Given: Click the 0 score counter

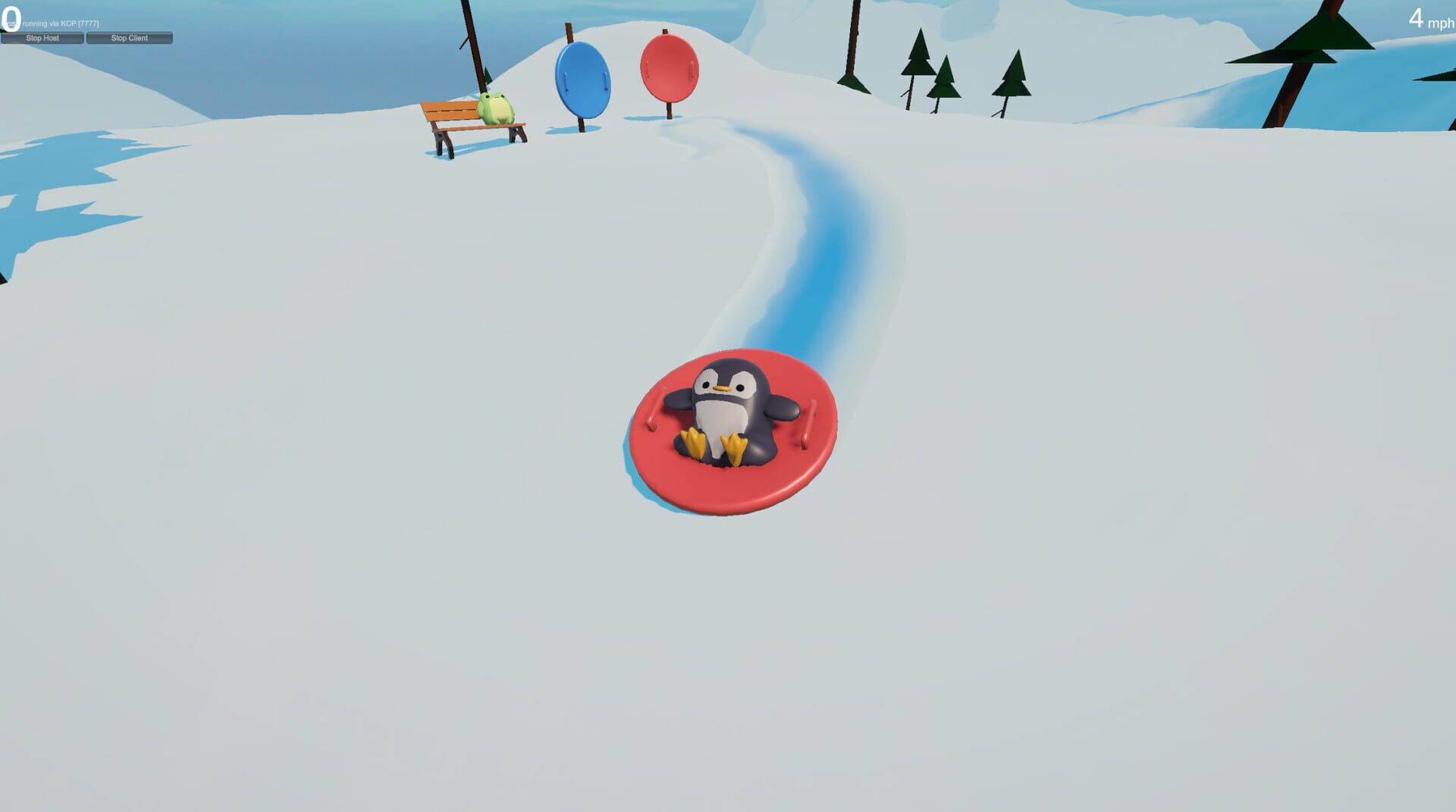Looking at the screenshot, I should (x=10, y=17).
